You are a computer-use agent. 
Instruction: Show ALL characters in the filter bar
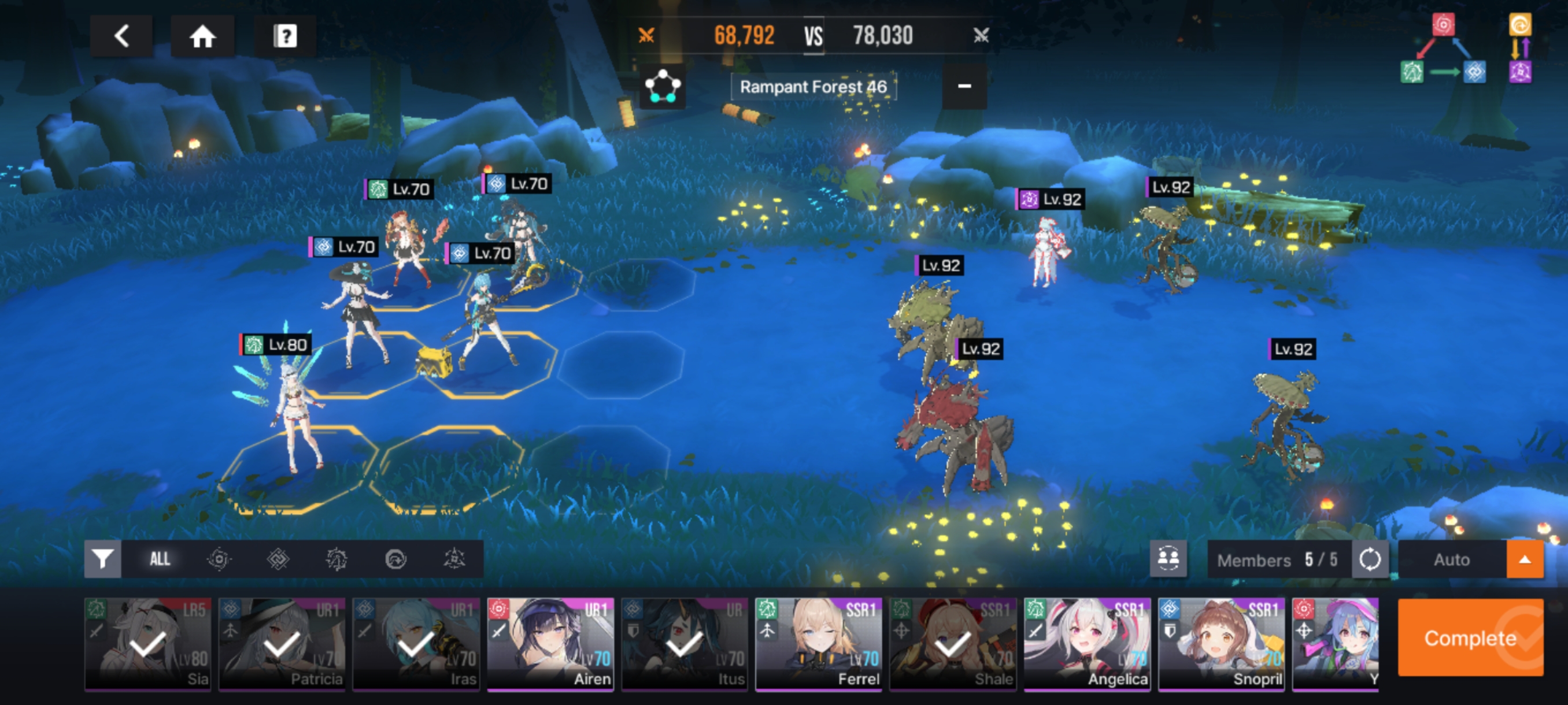pyautogui.click(x=160, y=558)
